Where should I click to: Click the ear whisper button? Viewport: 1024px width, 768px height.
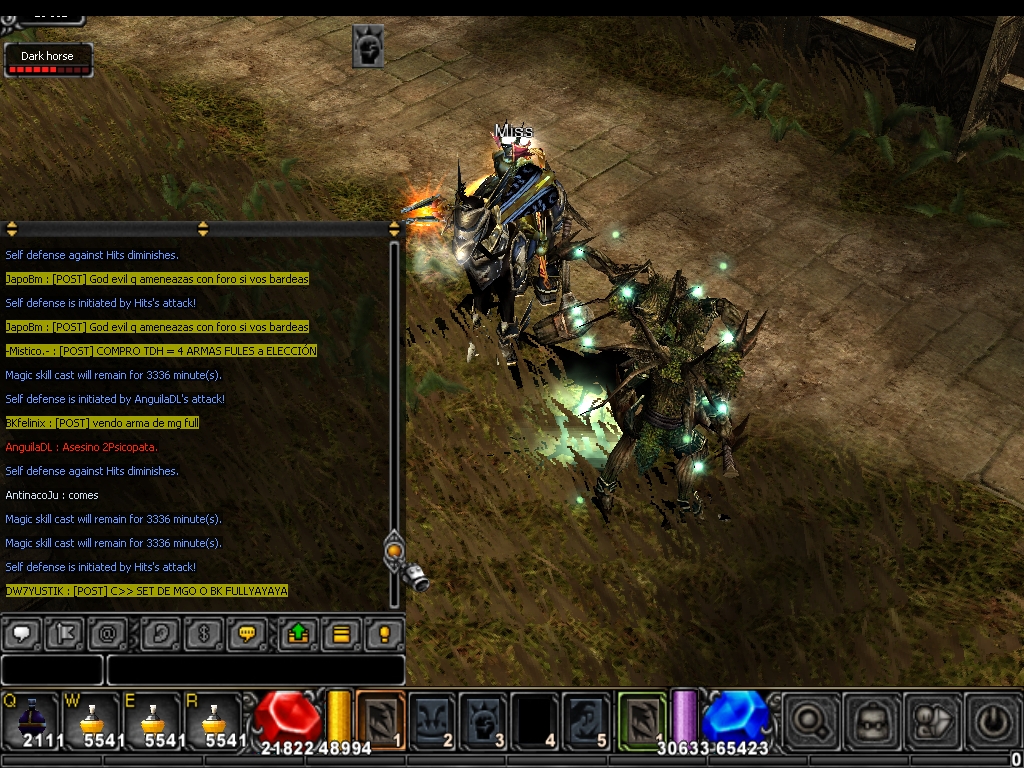[x=159, y=634]
